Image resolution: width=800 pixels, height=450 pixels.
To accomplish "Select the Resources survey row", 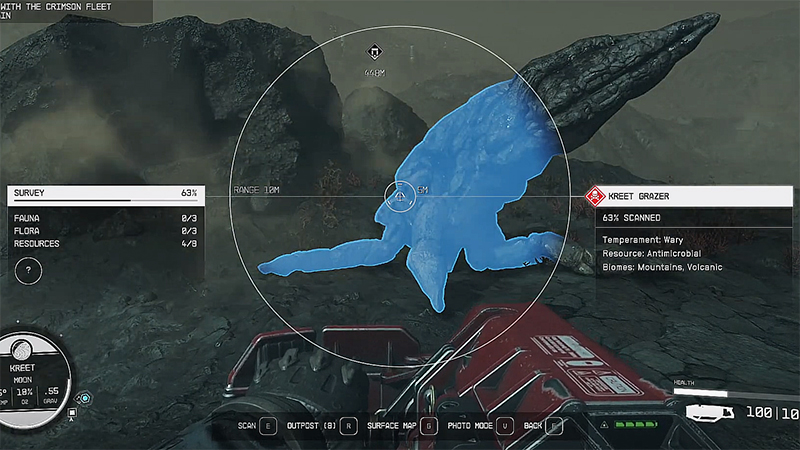I will 105,243.
